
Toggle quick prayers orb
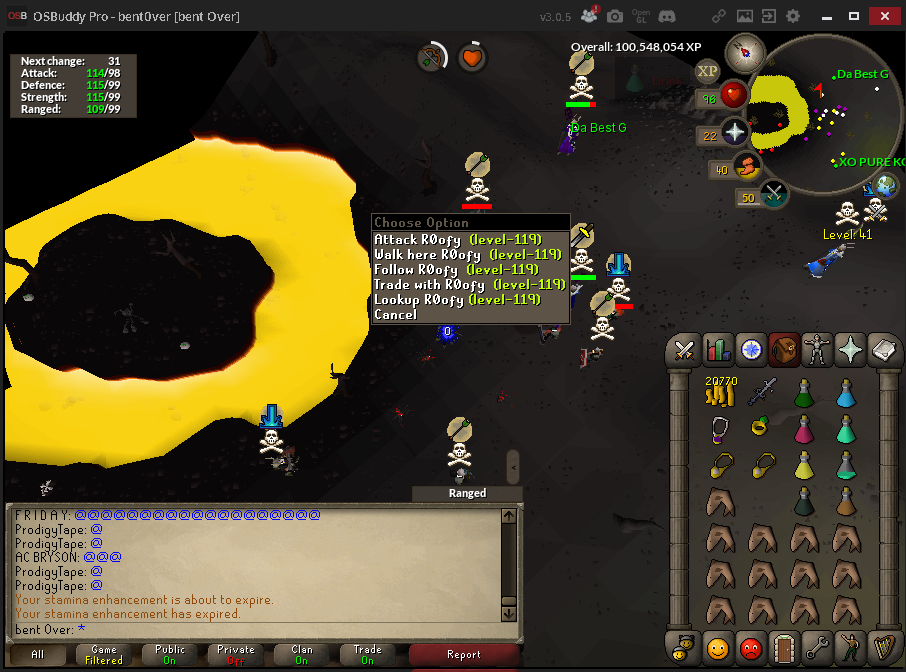click(735, 133)
